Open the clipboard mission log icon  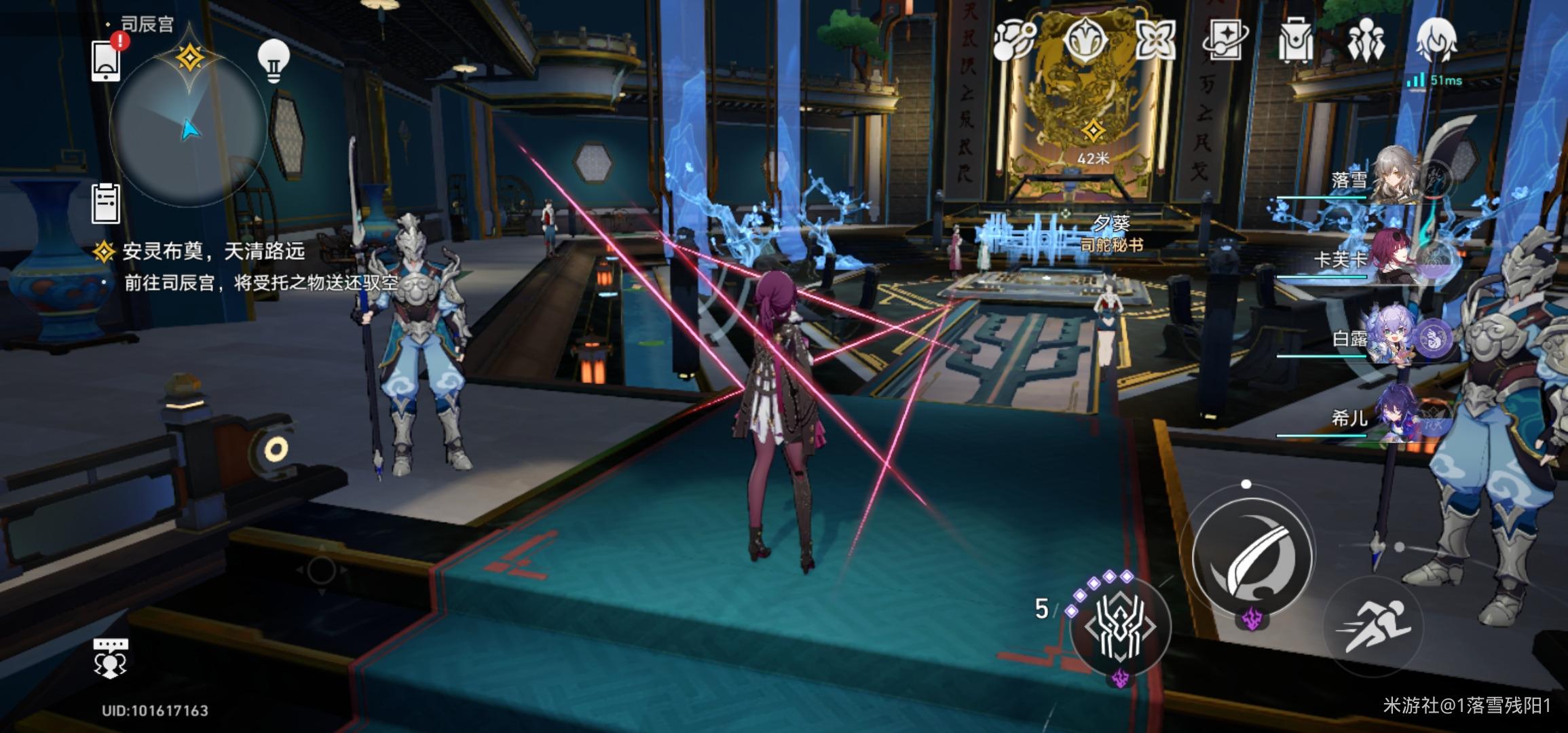click(106, 203)
